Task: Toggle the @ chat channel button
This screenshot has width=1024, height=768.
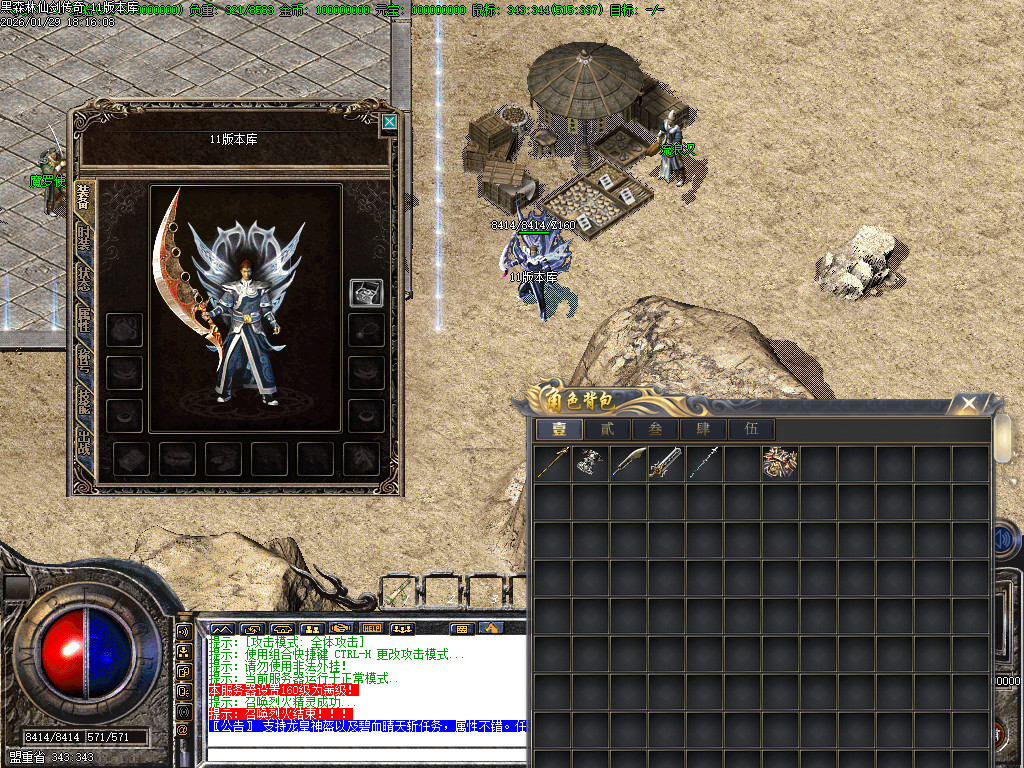Action: 183,729
